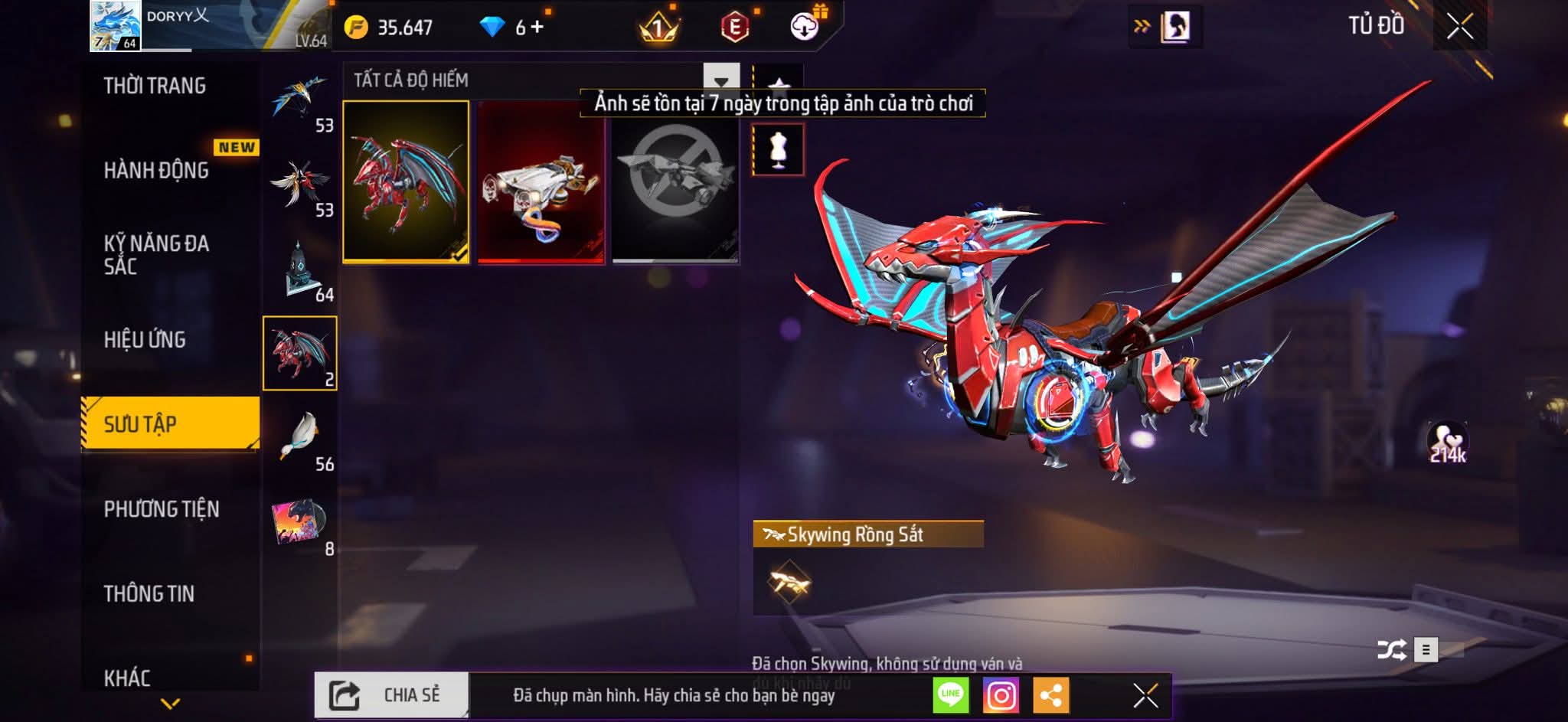Open the Thời Trang category
1568x722 pixels.
pyautogui.click(x=155, y=86)
